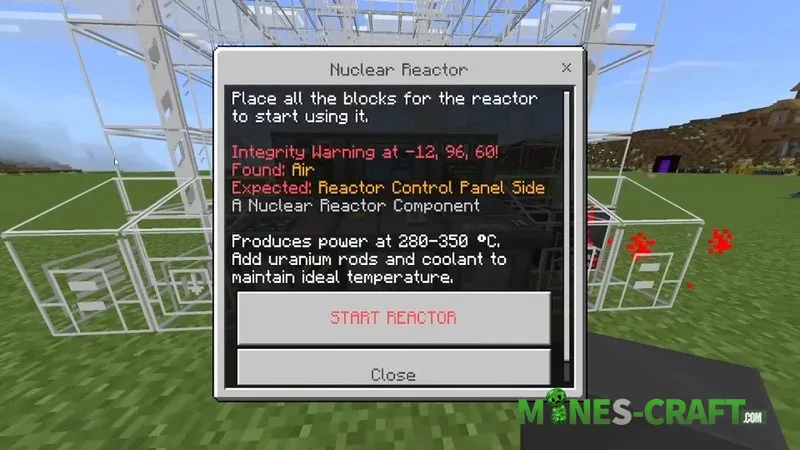Screen dimensions: 800x450
Task: Dismiss the Nuclear Reactor window with X
Action: pos(566,69)
